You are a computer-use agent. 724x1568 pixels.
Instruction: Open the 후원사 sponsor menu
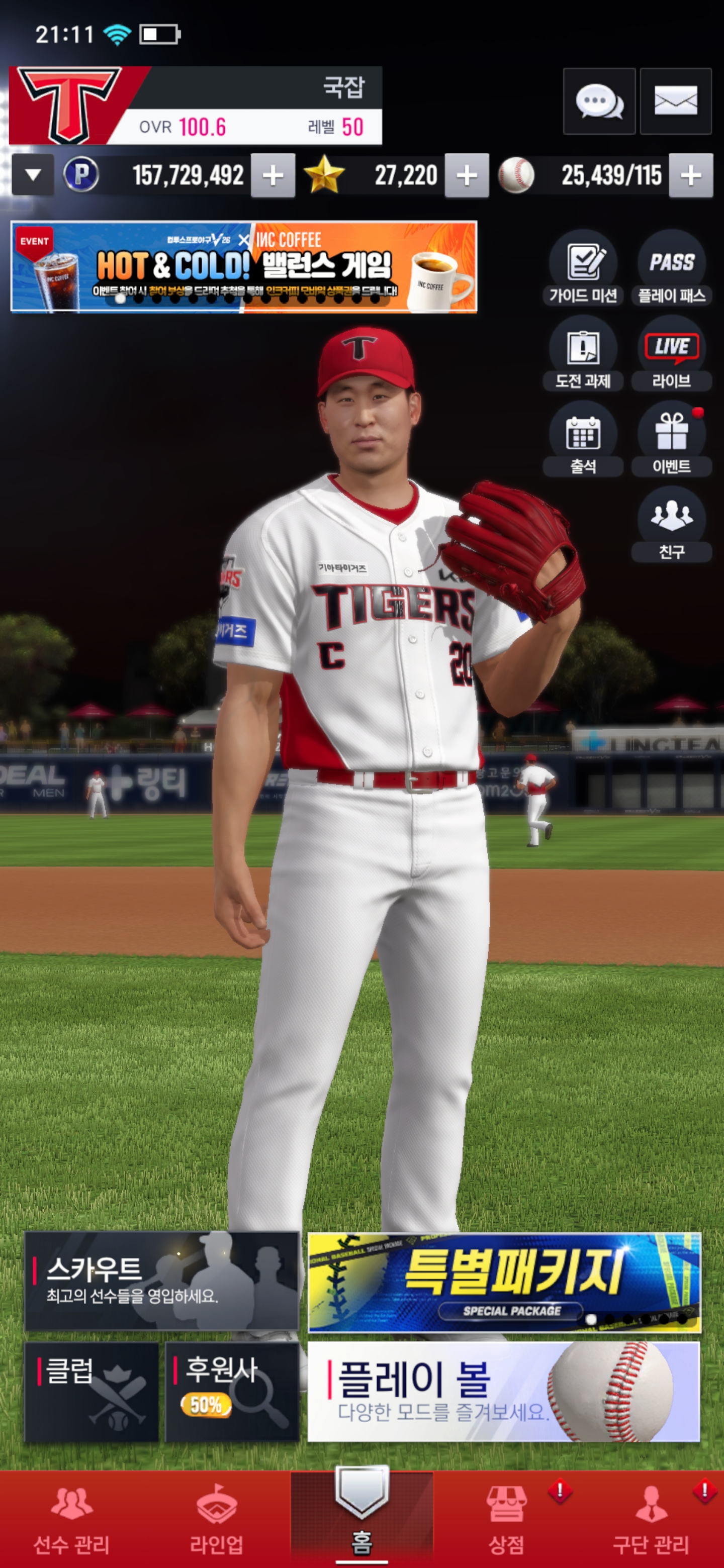(232, 1392)
